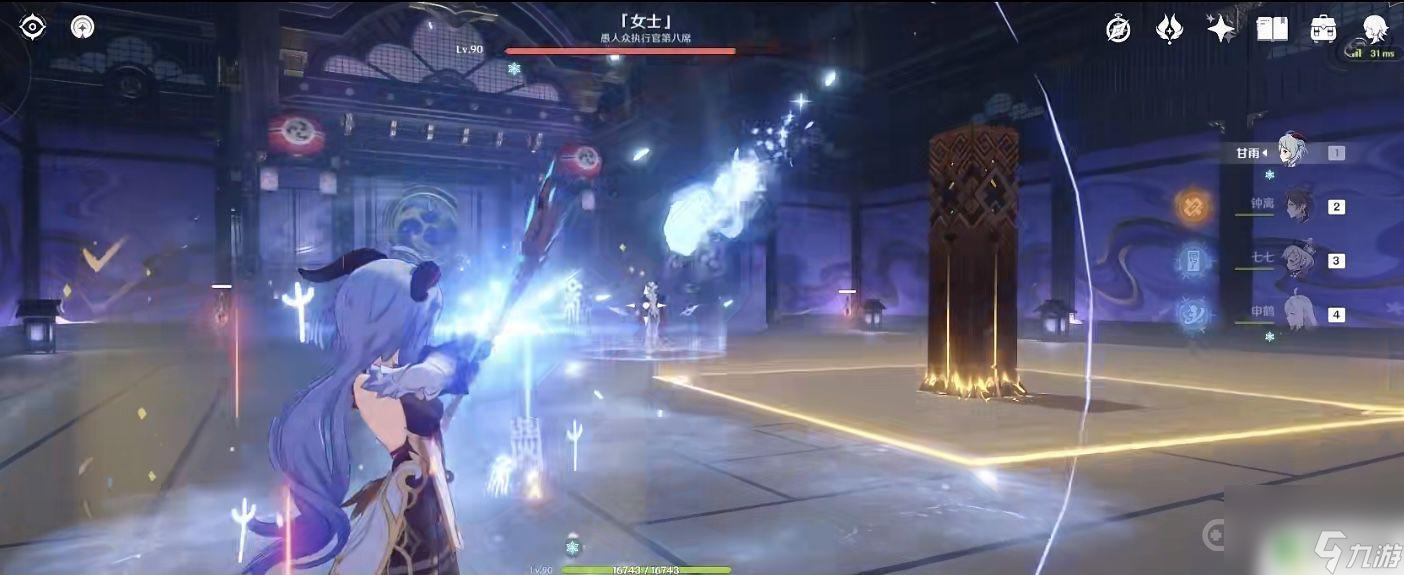Open the character head profile menu
Image resolution: width=1404 pixels, height=575 pixels.
(1374, 29)
